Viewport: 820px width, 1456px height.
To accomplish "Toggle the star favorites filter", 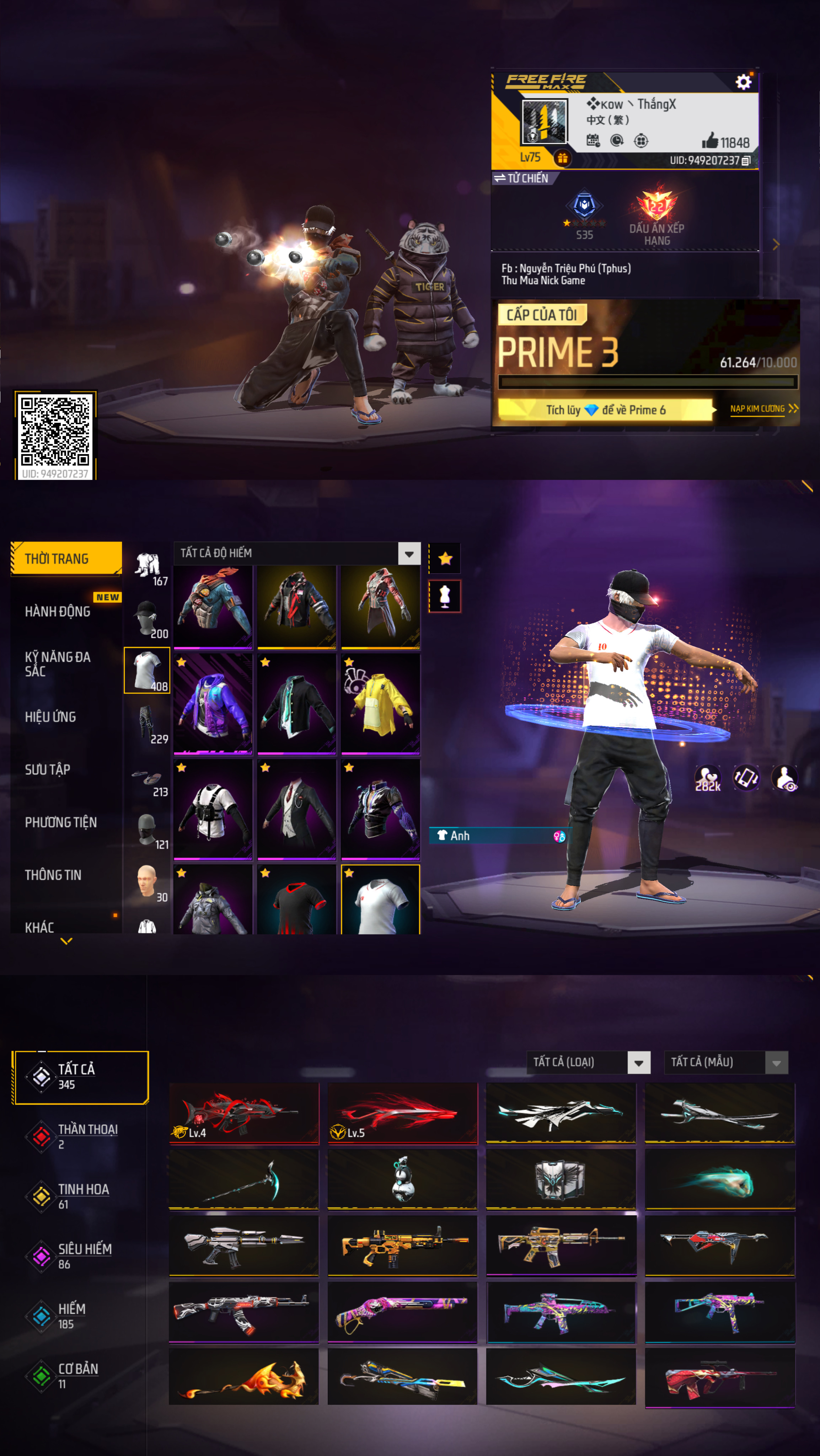I will pos(445,559).
